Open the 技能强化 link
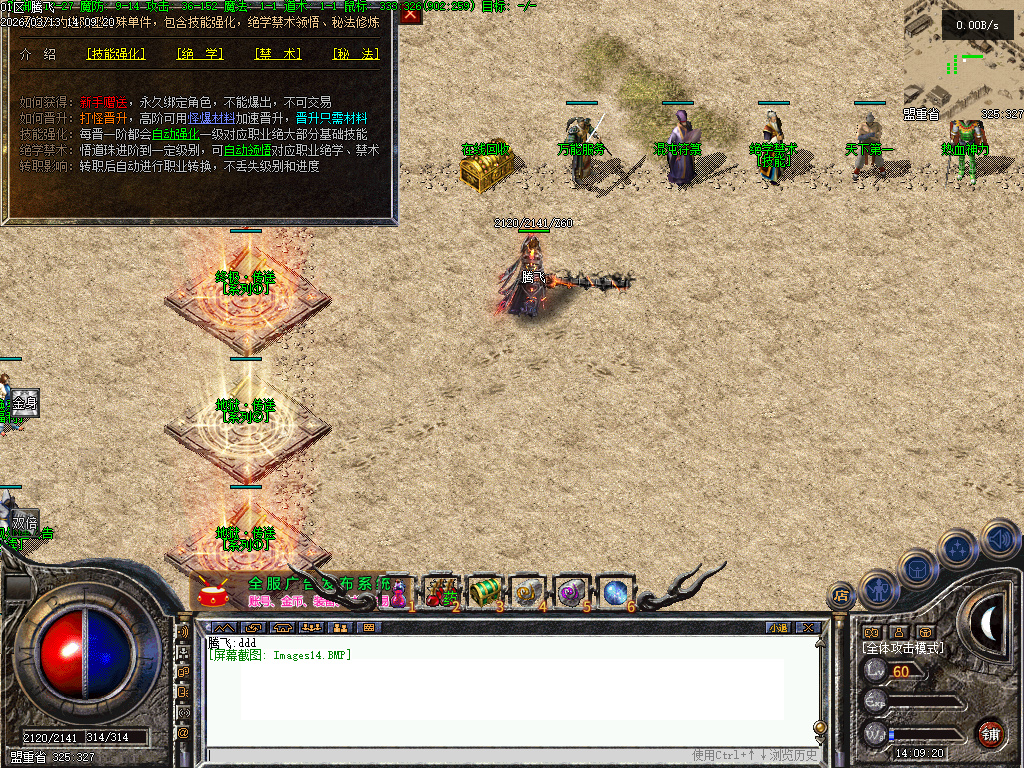1024x768 pixels. pyautogui.click(x=116, y=54)
